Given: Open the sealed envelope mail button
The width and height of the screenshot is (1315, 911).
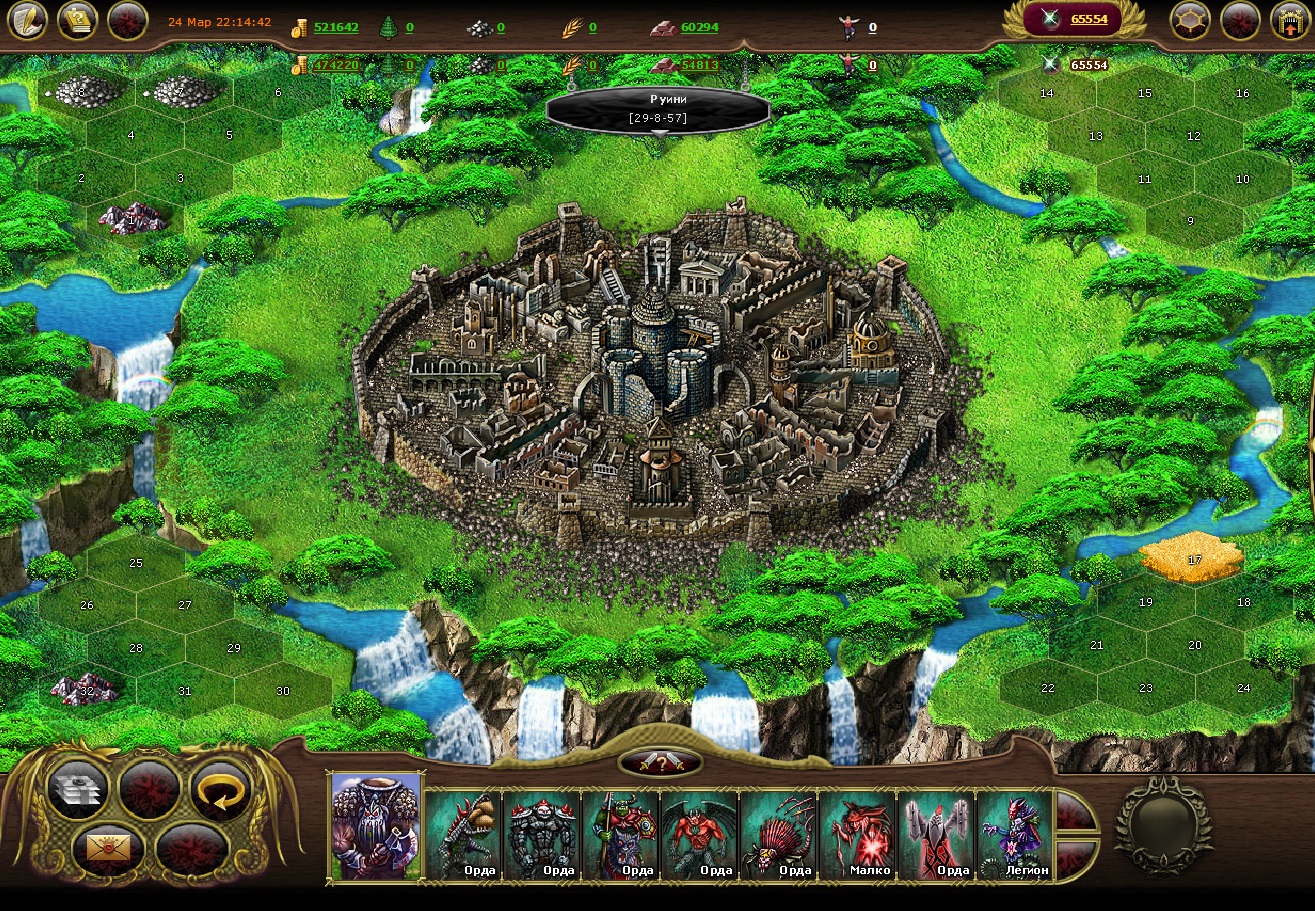Looking at the screenshot, I should (x=107, y=849).
